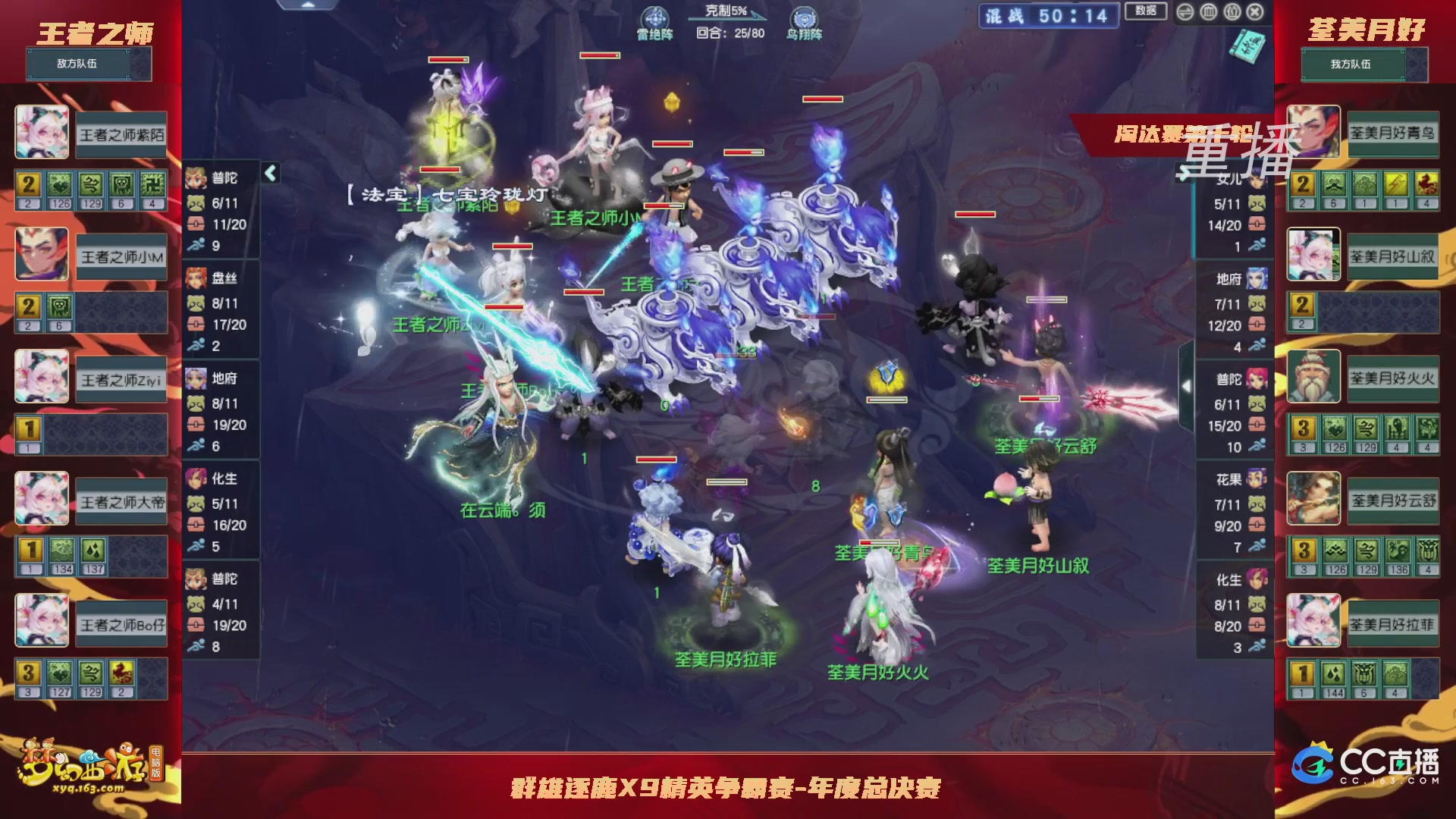Click the 王者之师紫陌 character portrait
The width and height of the screenshot is (1456, 819).
(42, 133)
